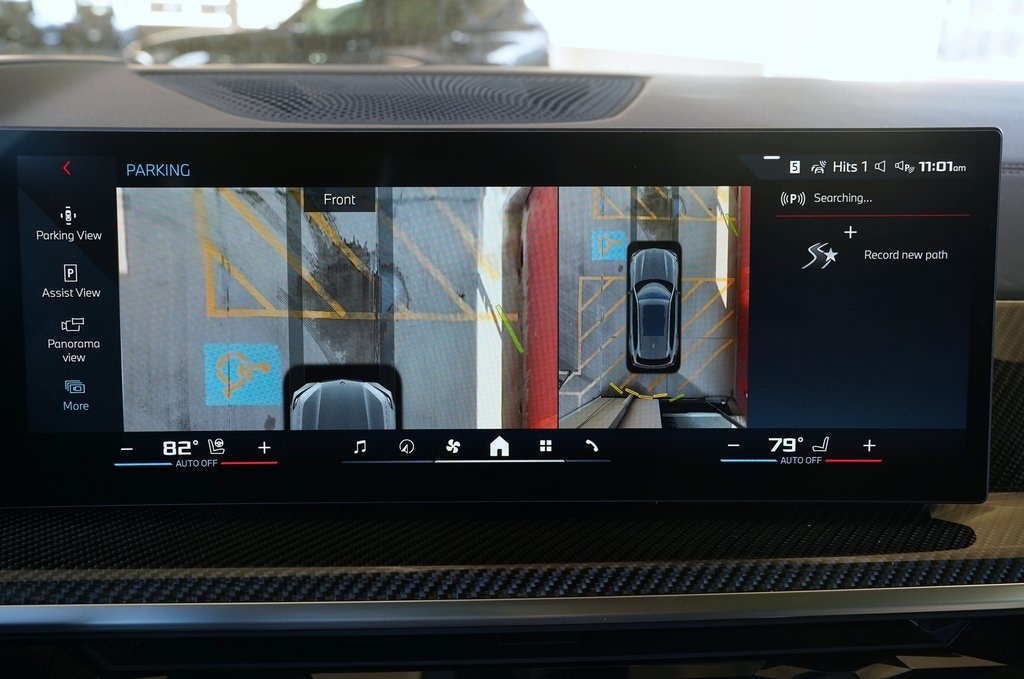This screenshot has width=1024, height=679.
Task: Open the music note media shortcut
Action: tap(360, 447)
